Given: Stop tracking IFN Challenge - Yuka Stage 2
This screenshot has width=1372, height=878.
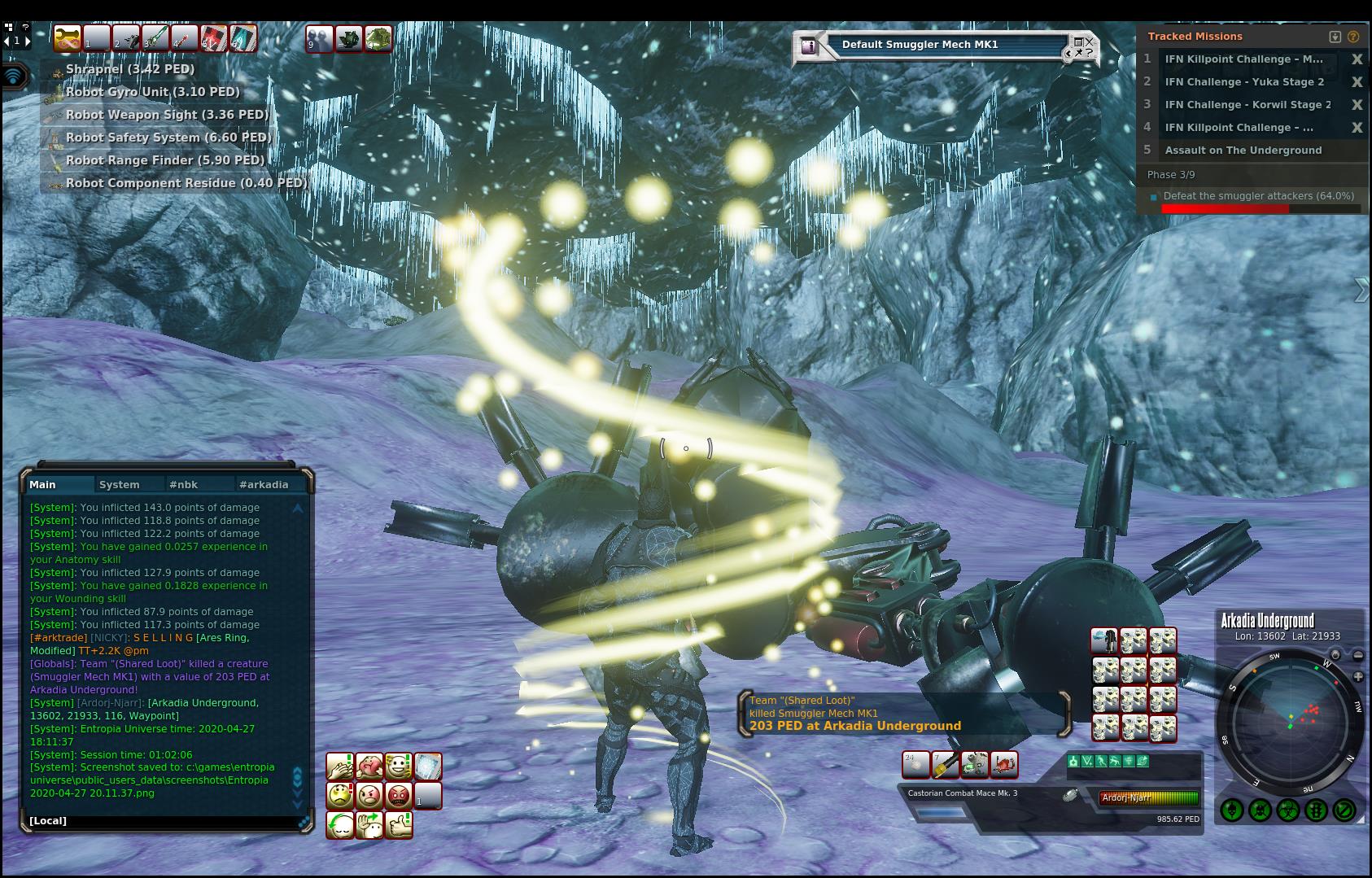Looking at the screenshot, I should (1357, 82).
